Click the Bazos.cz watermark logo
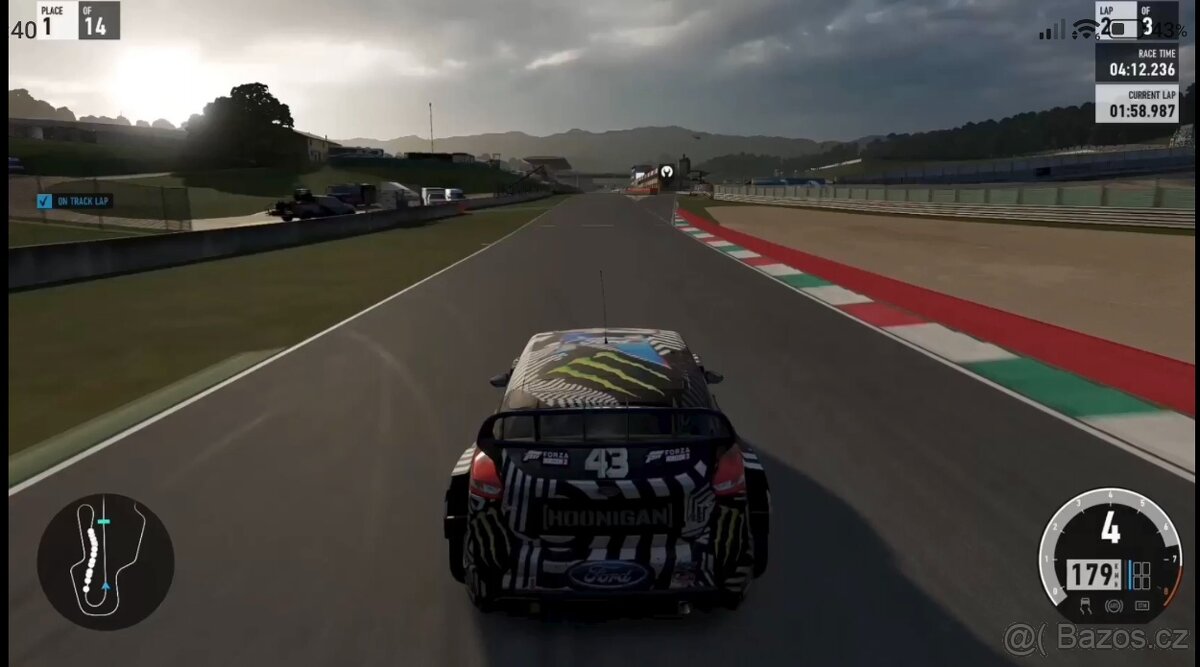 click(x=1096, y=639)
